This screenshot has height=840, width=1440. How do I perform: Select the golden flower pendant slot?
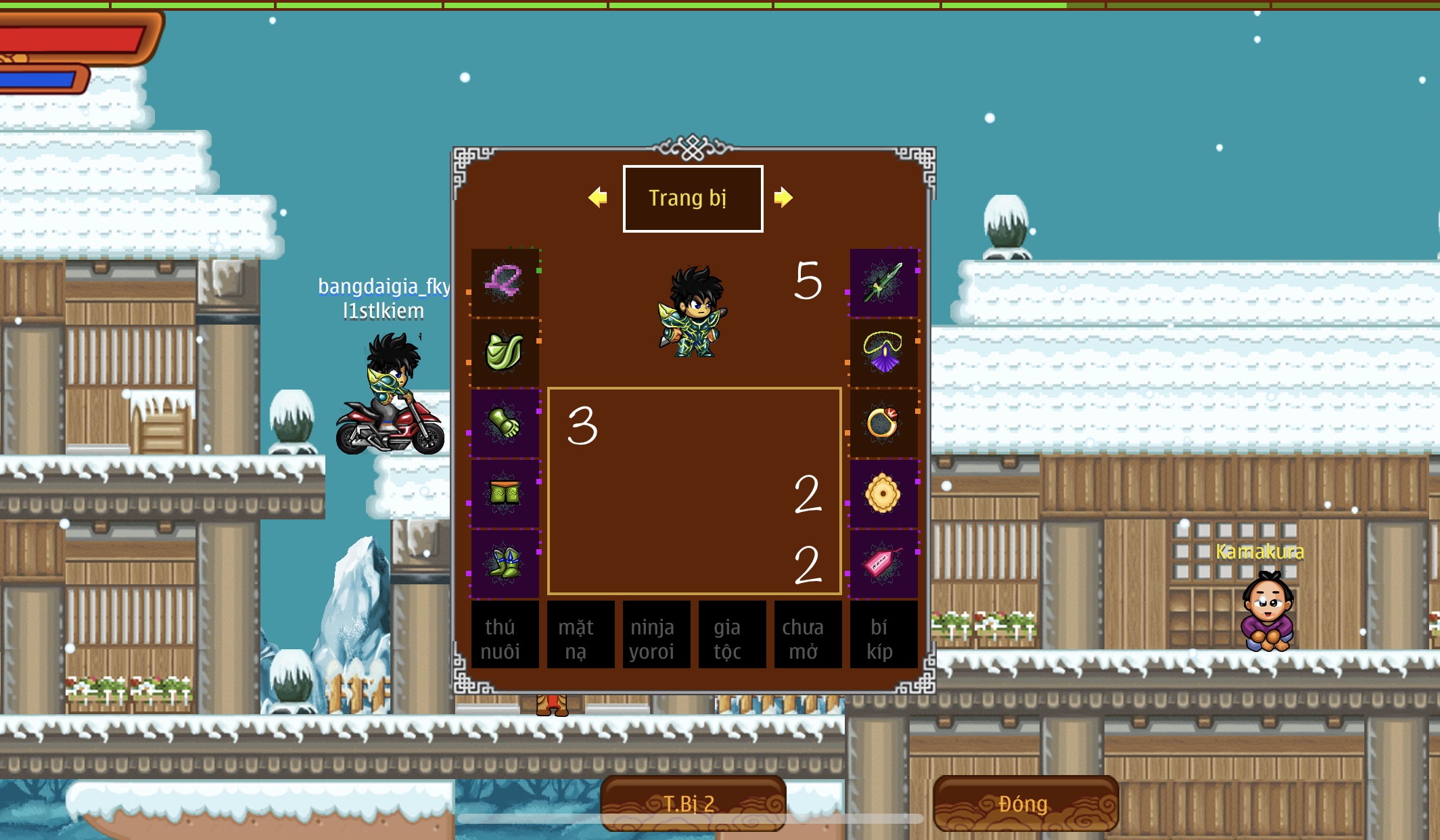point(883,493)
